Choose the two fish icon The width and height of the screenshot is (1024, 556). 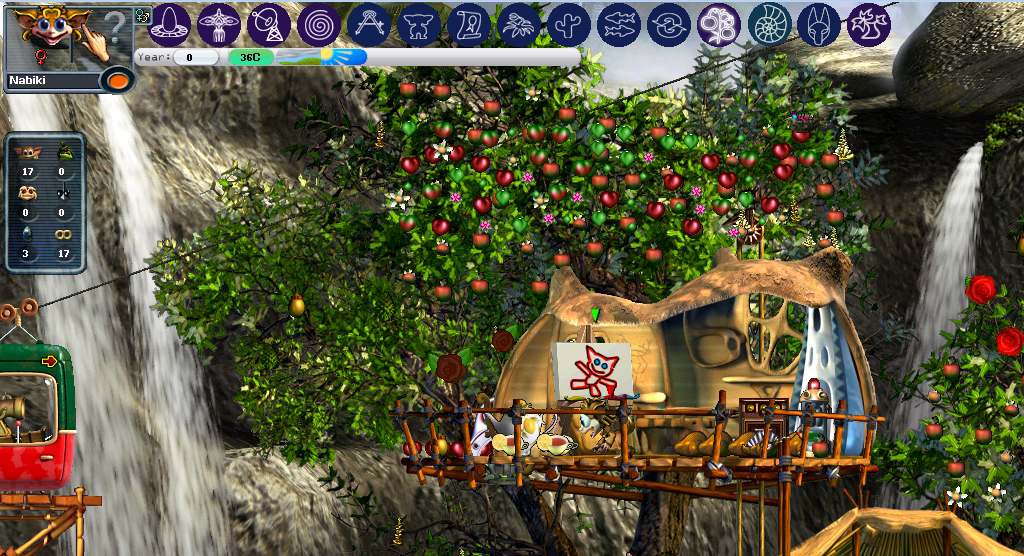coord(619,24)
